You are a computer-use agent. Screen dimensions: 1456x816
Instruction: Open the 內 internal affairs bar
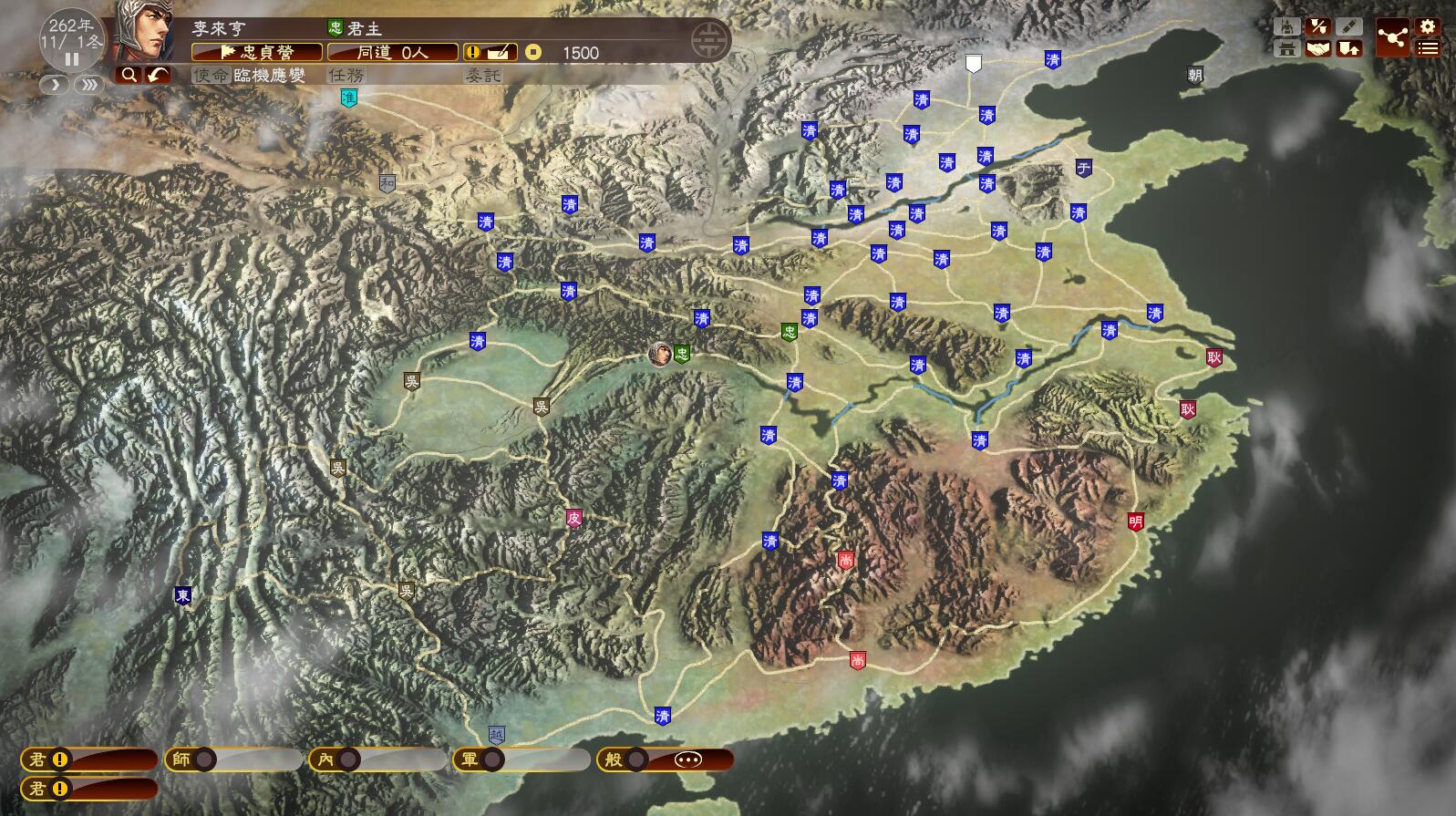(377, 759)
